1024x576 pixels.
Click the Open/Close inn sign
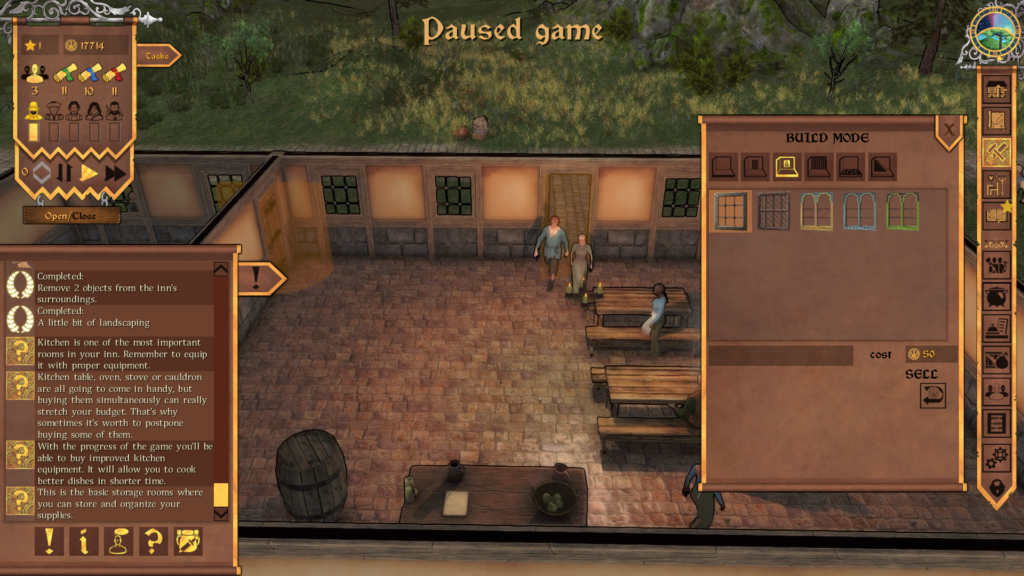(x=71, y=215)
